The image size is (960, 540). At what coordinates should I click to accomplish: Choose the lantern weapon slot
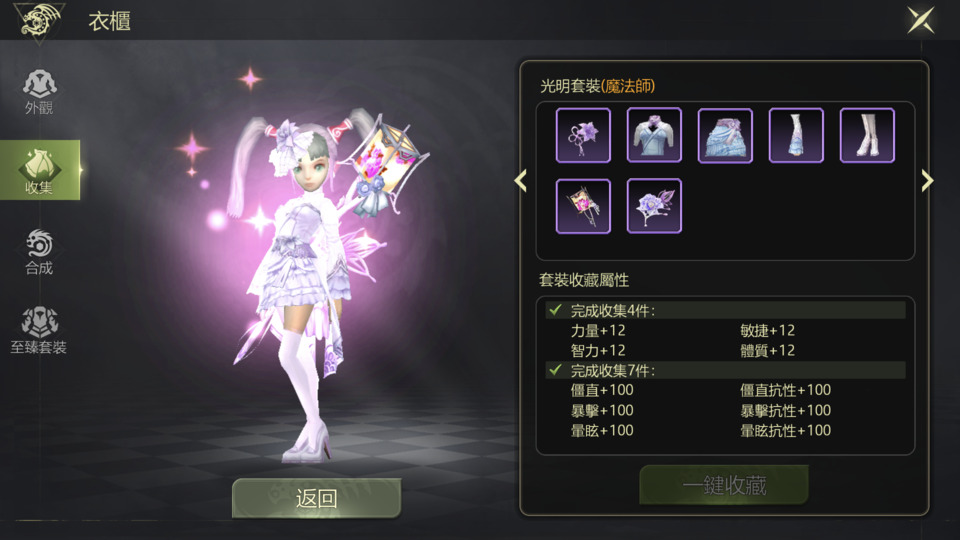pyautogui.click(x=583, y=206)
